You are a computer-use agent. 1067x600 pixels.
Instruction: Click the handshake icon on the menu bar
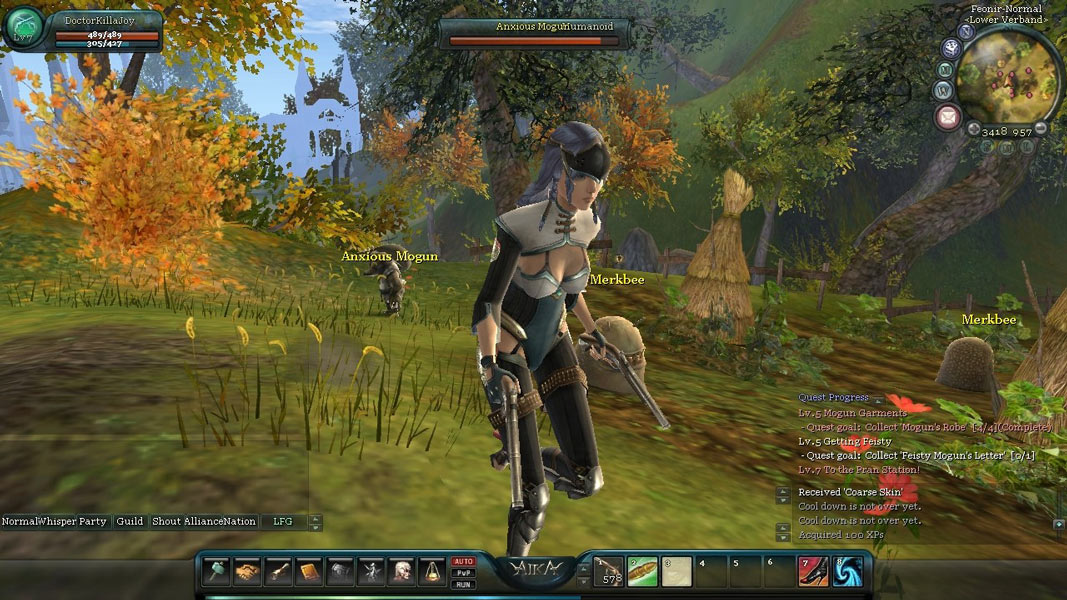247,571
